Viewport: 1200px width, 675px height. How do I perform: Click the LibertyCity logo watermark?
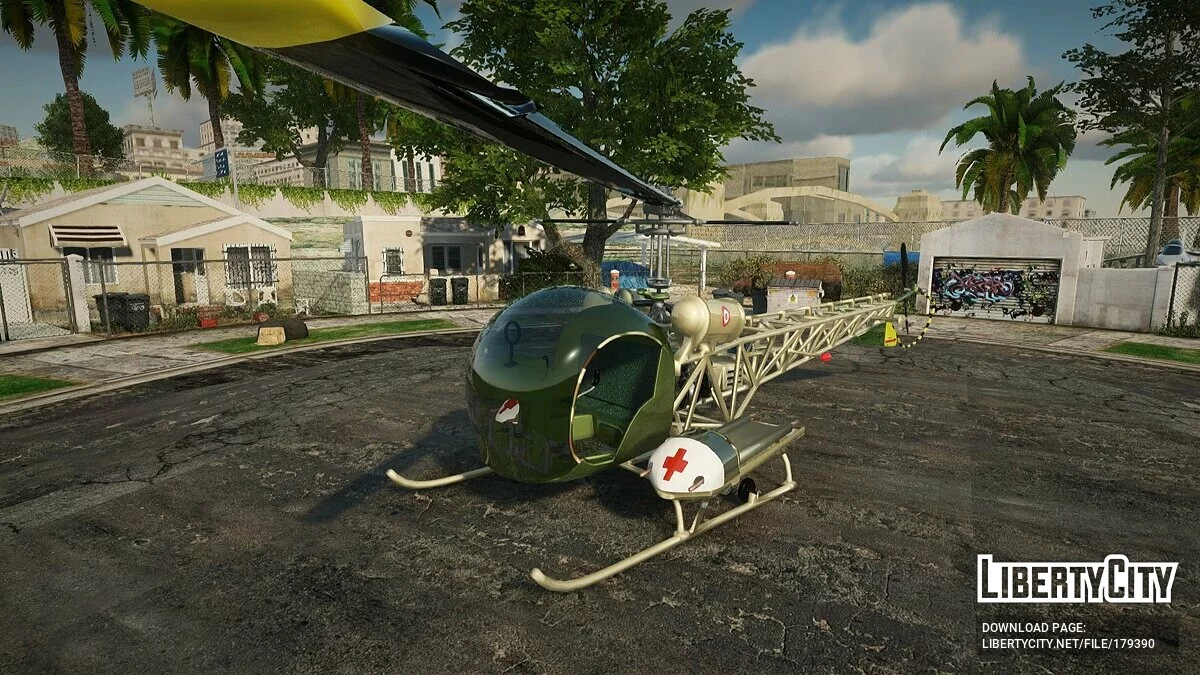1077,579
